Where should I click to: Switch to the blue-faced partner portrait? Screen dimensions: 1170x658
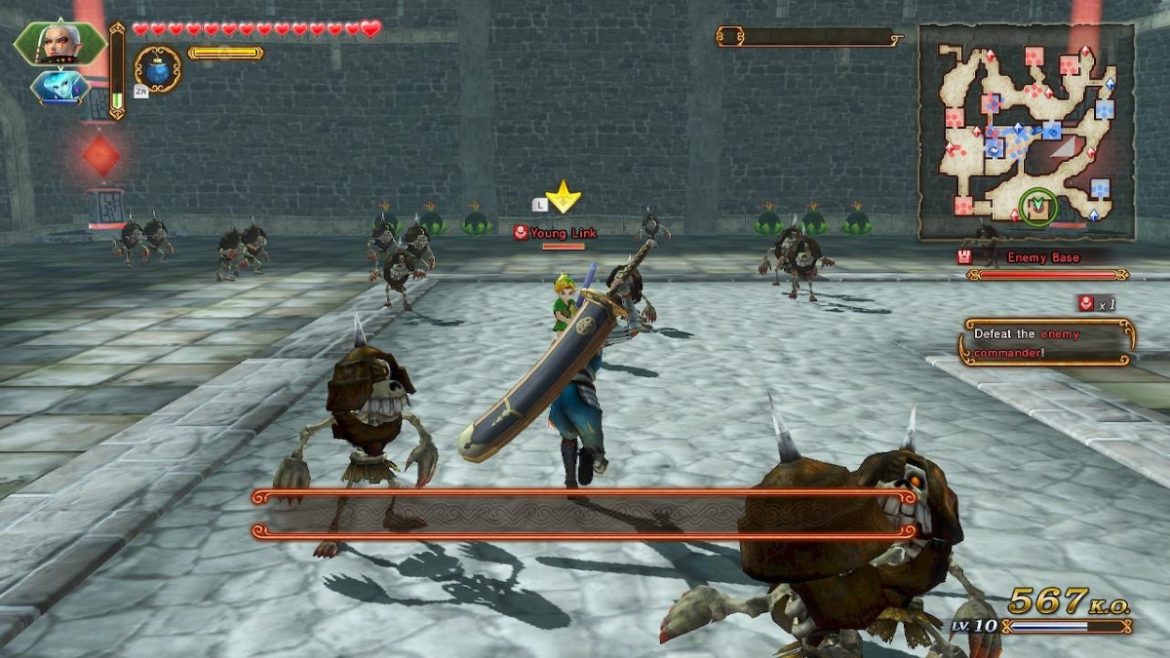tap(59, 88)
